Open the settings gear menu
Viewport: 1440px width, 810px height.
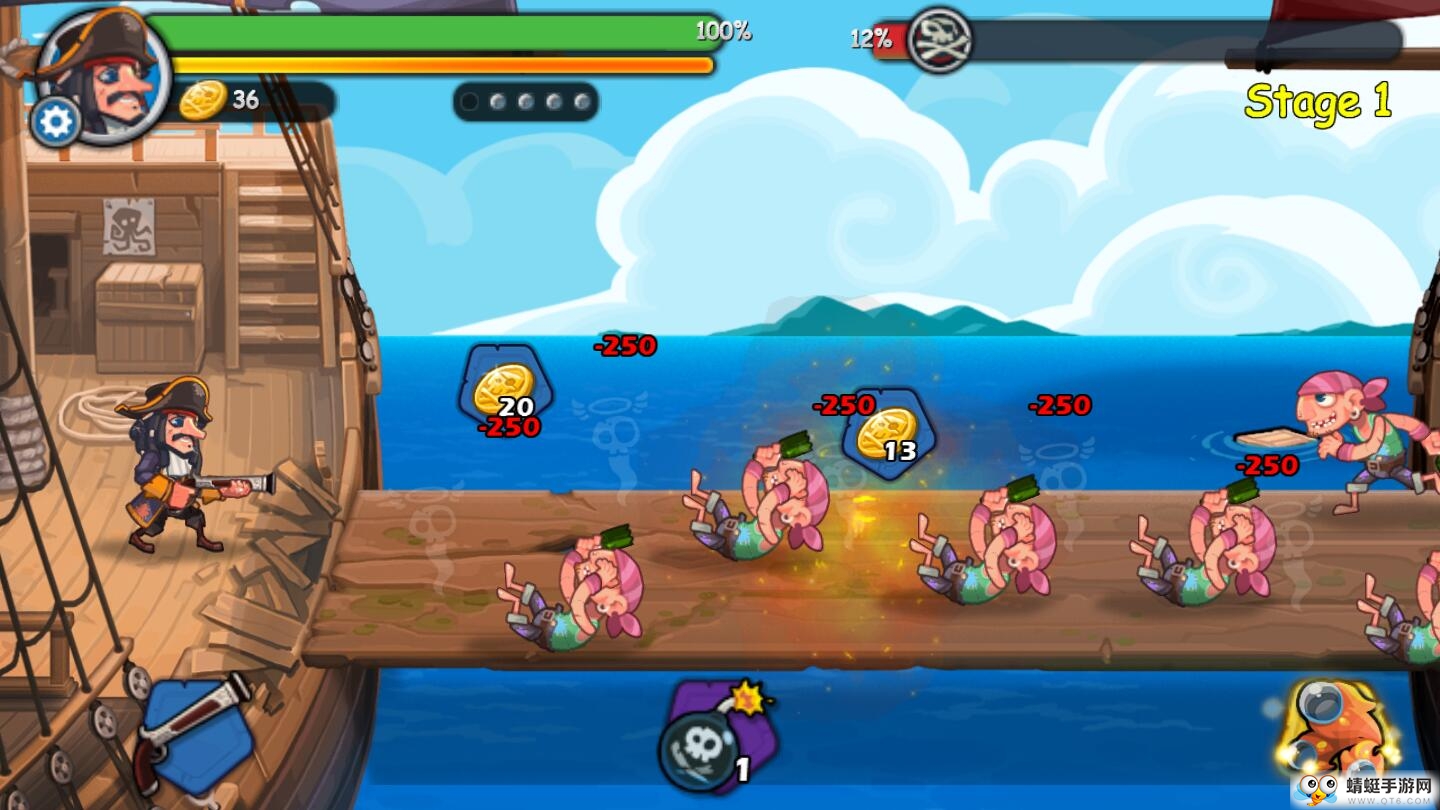pos(56,122)
